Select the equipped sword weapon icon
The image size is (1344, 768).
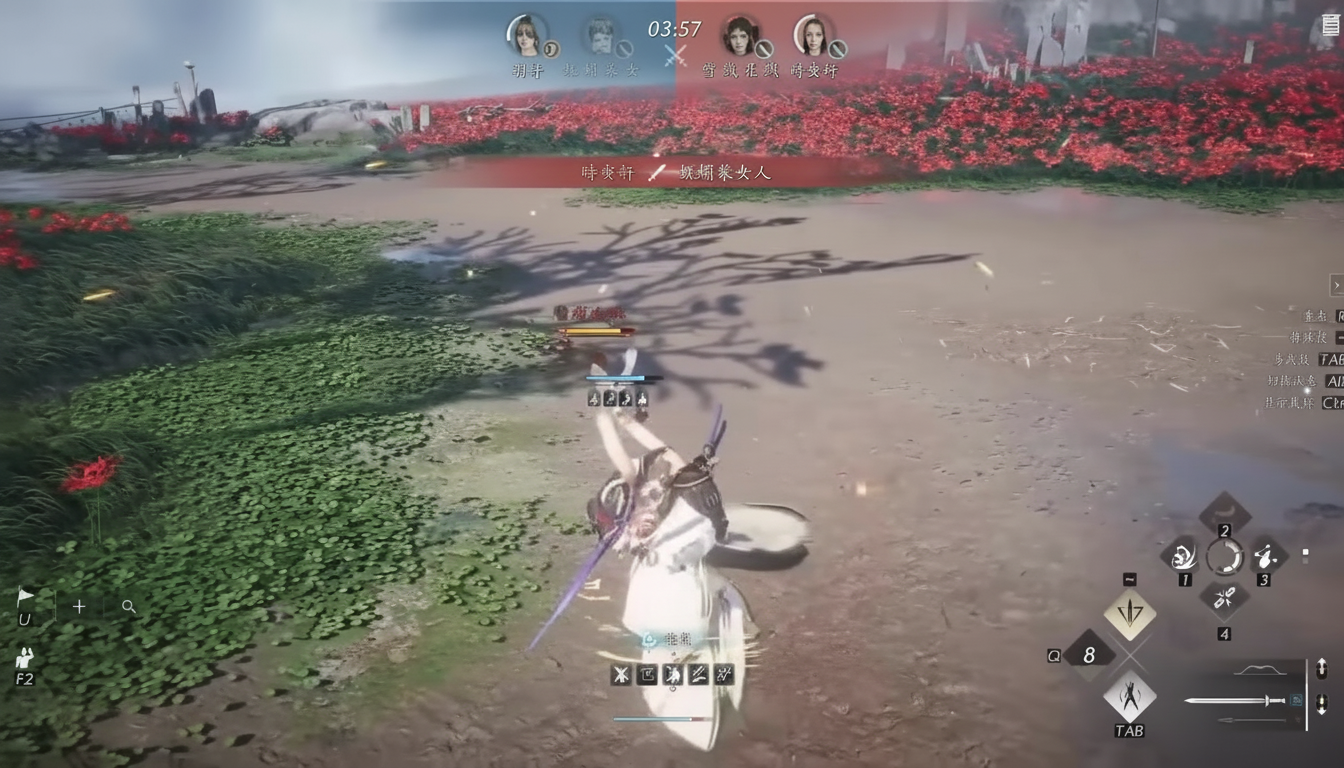click(x=1236, y=700)
